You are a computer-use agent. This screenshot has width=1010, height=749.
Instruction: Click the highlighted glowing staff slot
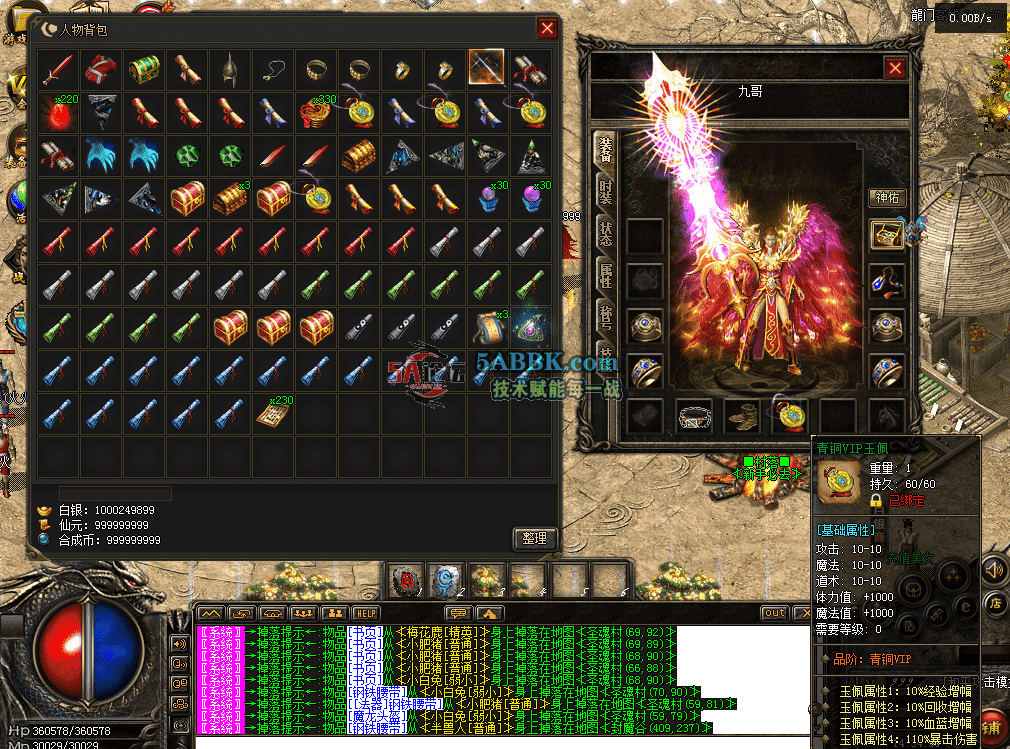[487, 69]
